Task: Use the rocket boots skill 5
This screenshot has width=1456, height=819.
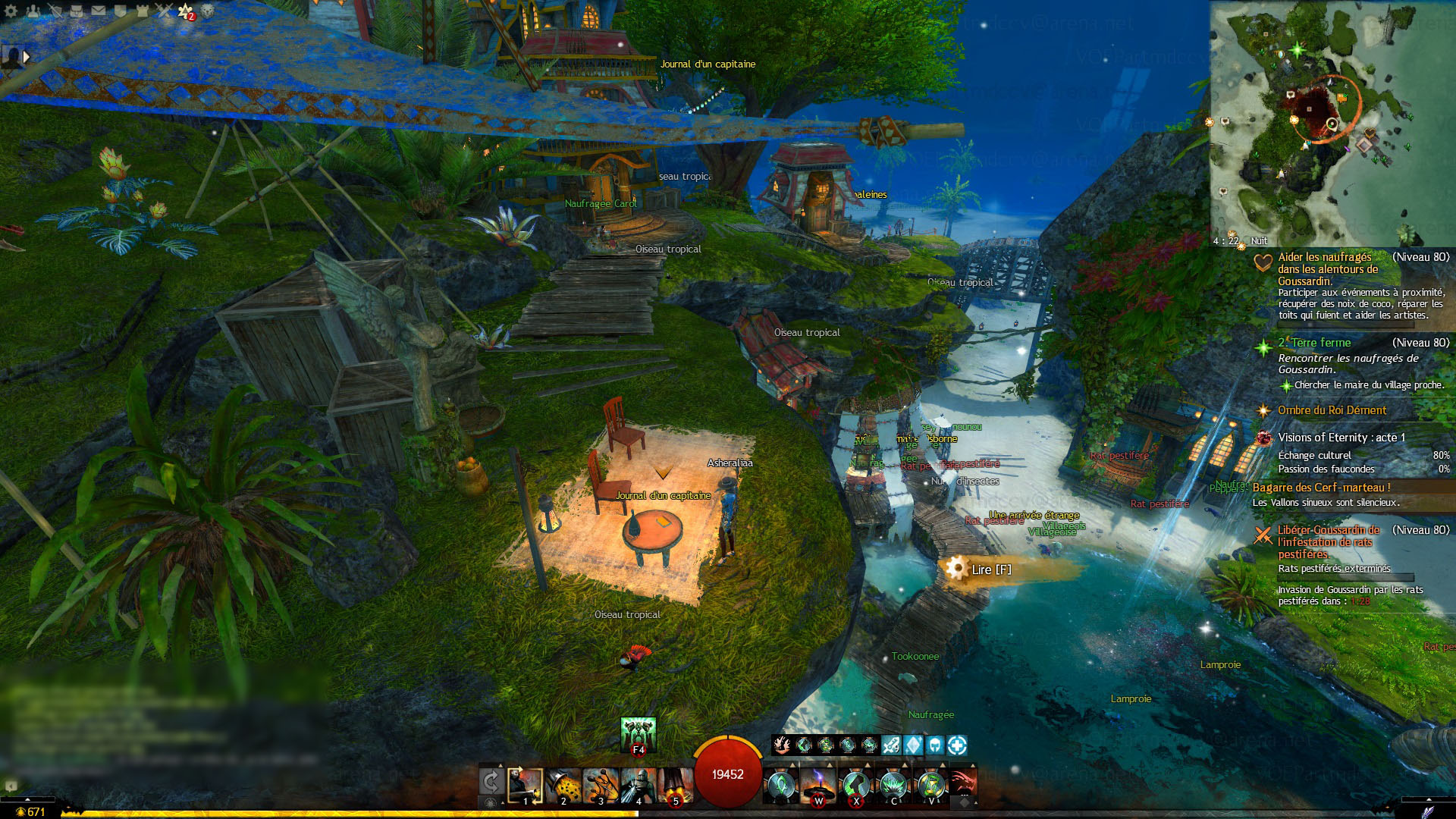Action: point(675,785)
